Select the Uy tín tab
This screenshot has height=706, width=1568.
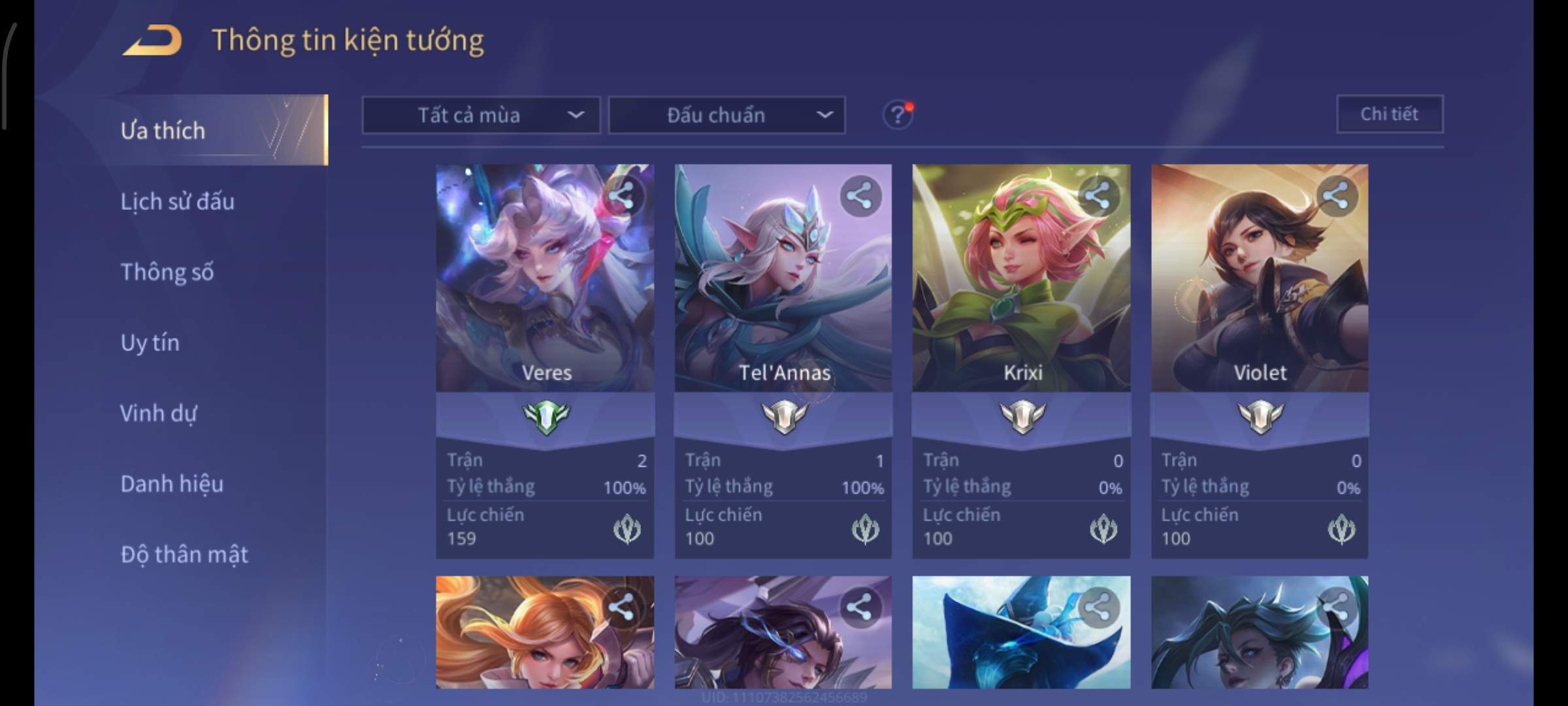point(150,343)
